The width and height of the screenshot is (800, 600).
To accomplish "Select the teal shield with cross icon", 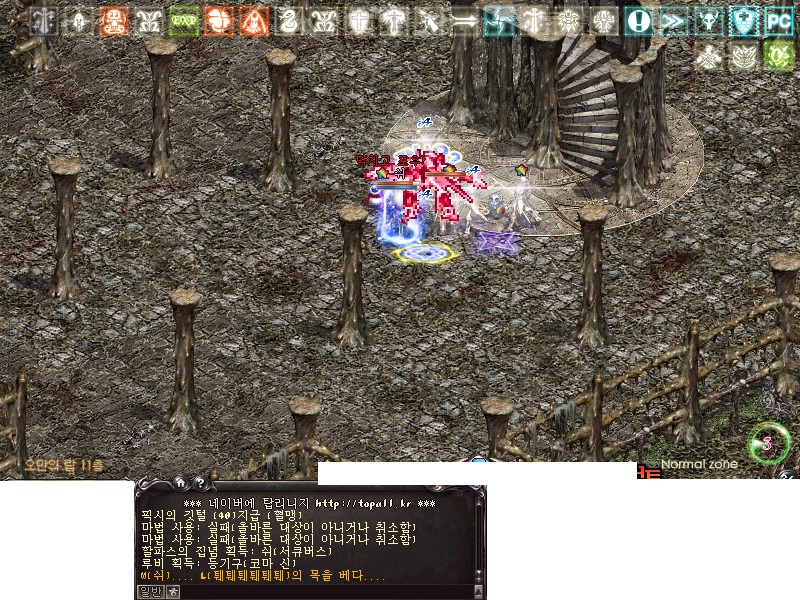I will [x=743, y=21].
